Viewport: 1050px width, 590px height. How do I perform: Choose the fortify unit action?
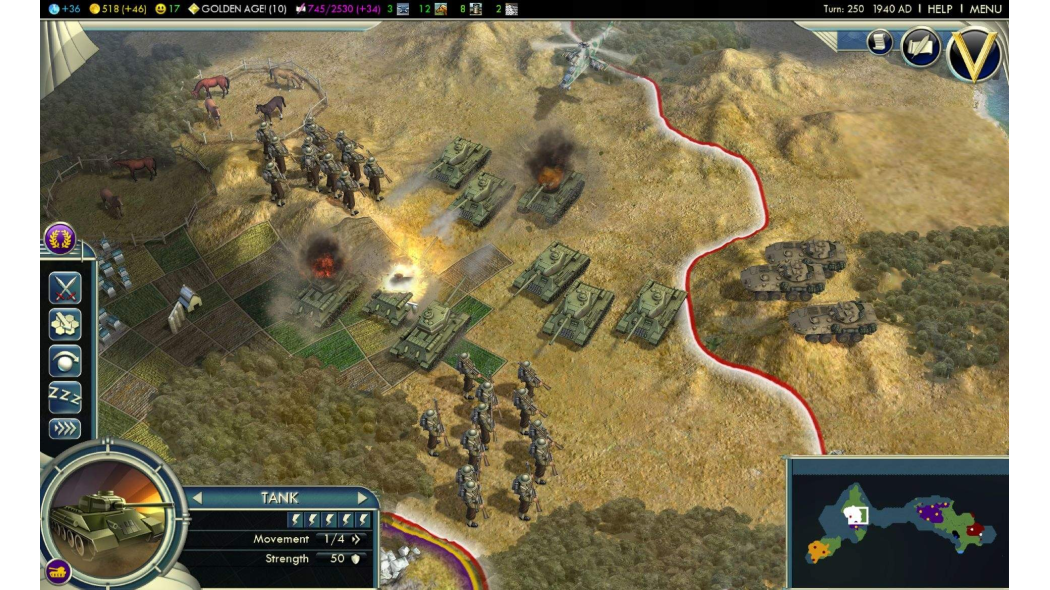click(x=65, y=324)
